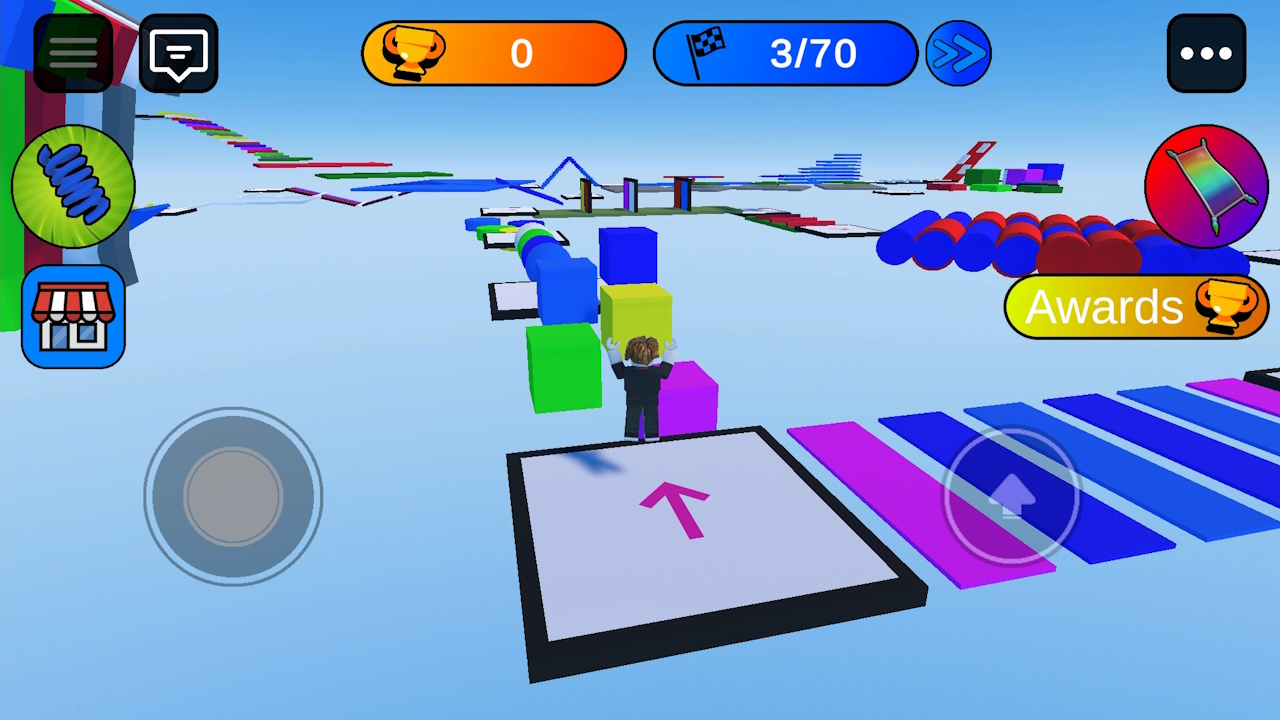Screen dimensions: 1280x720
Task: Open the three-dot options menu
Action: point(1206,52)
